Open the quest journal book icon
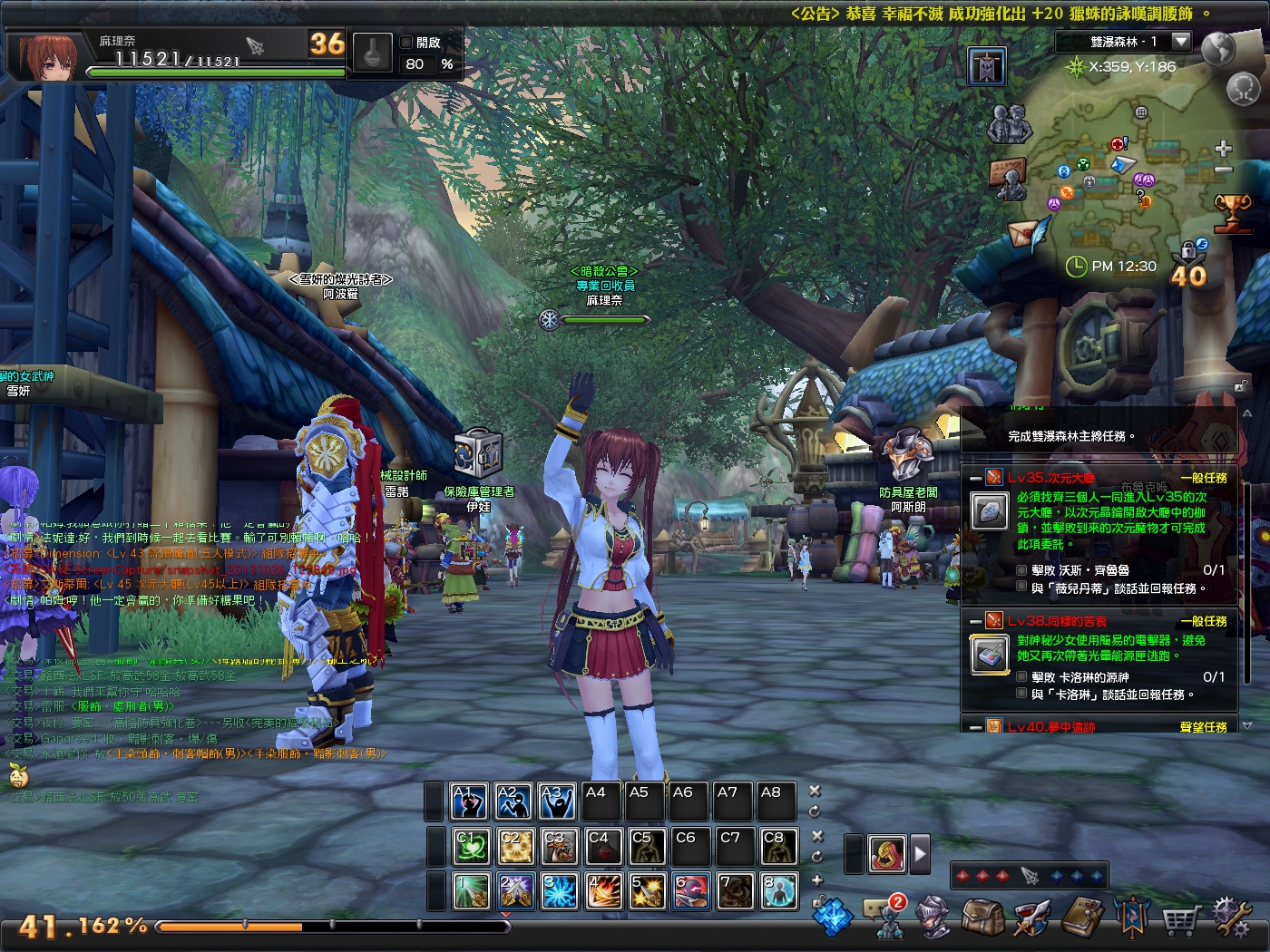 click(x=1079, y=918)
